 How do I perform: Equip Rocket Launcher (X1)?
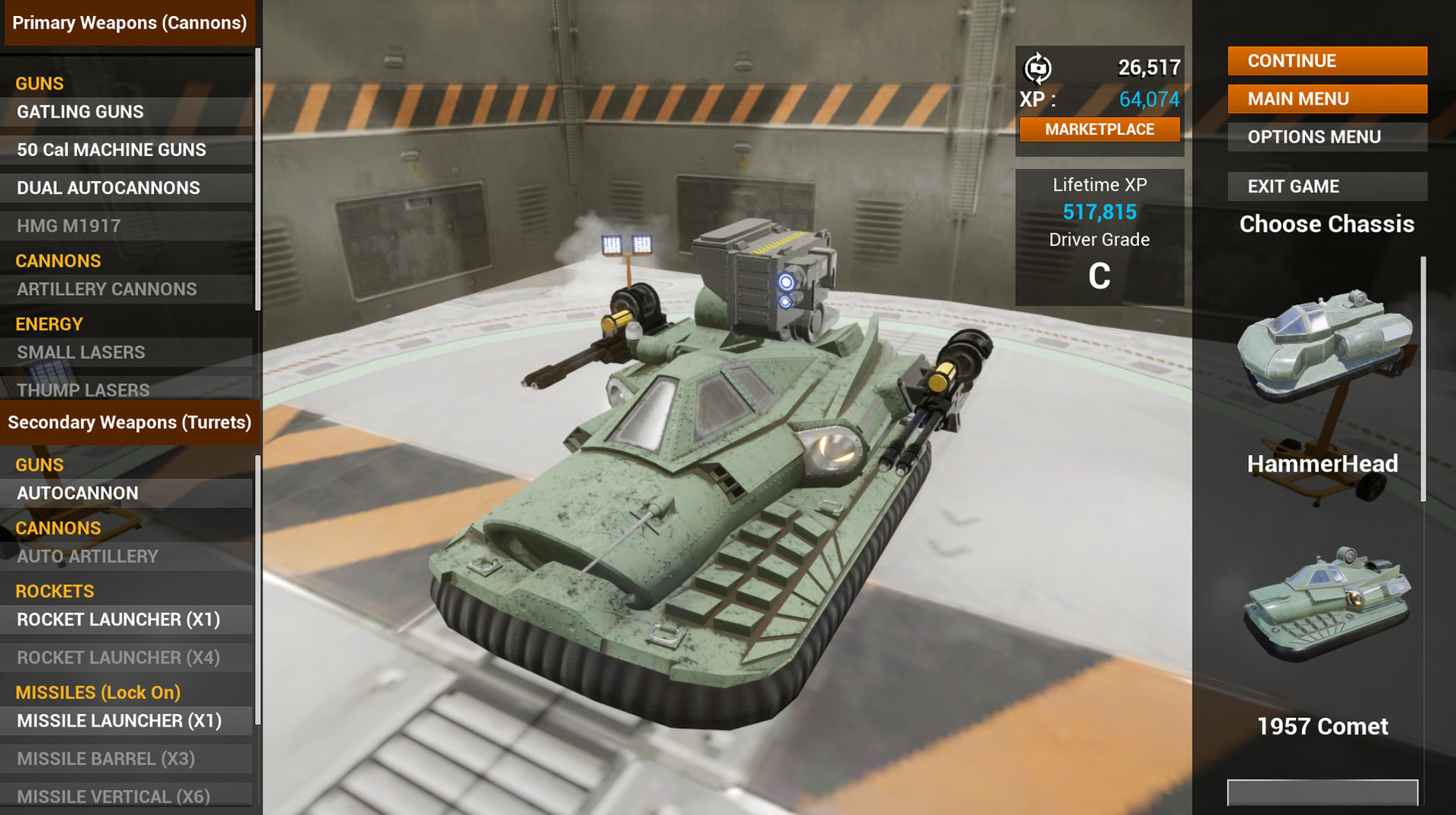[x=119, y=619]
